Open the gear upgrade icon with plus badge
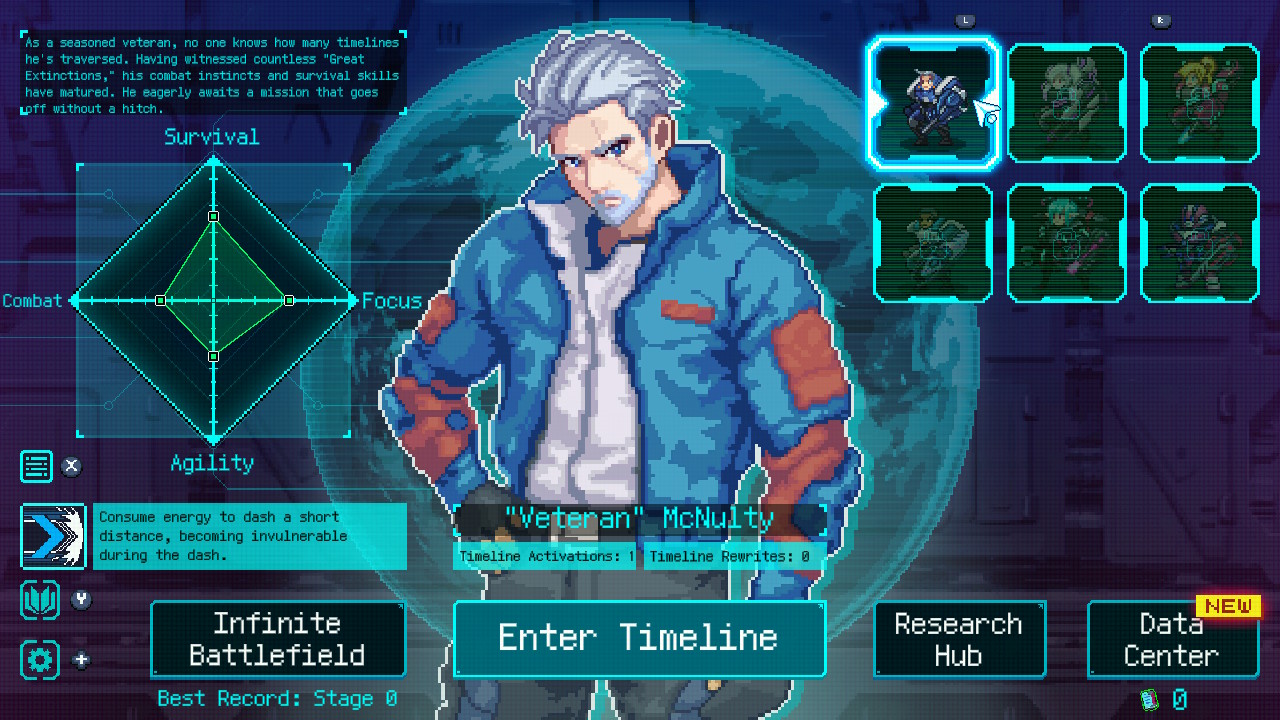Viewport: 1280px width, 720px height. click(37, 660)
